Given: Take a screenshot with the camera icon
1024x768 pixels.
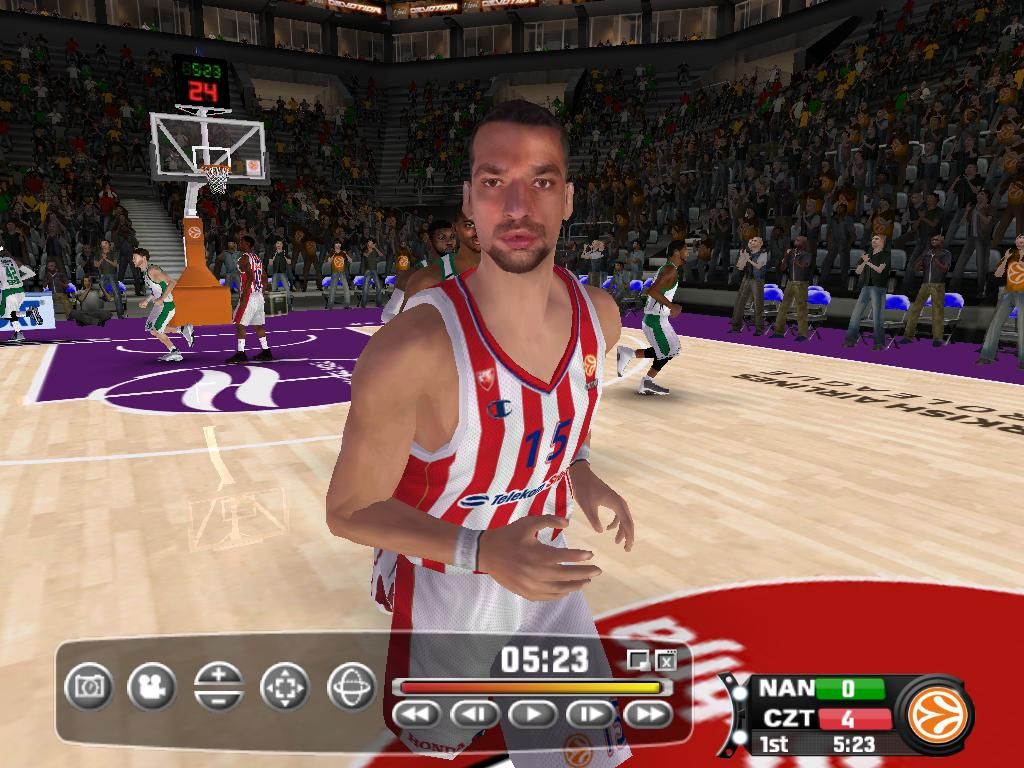Looking at the screenshot, I should coord(89,687).
